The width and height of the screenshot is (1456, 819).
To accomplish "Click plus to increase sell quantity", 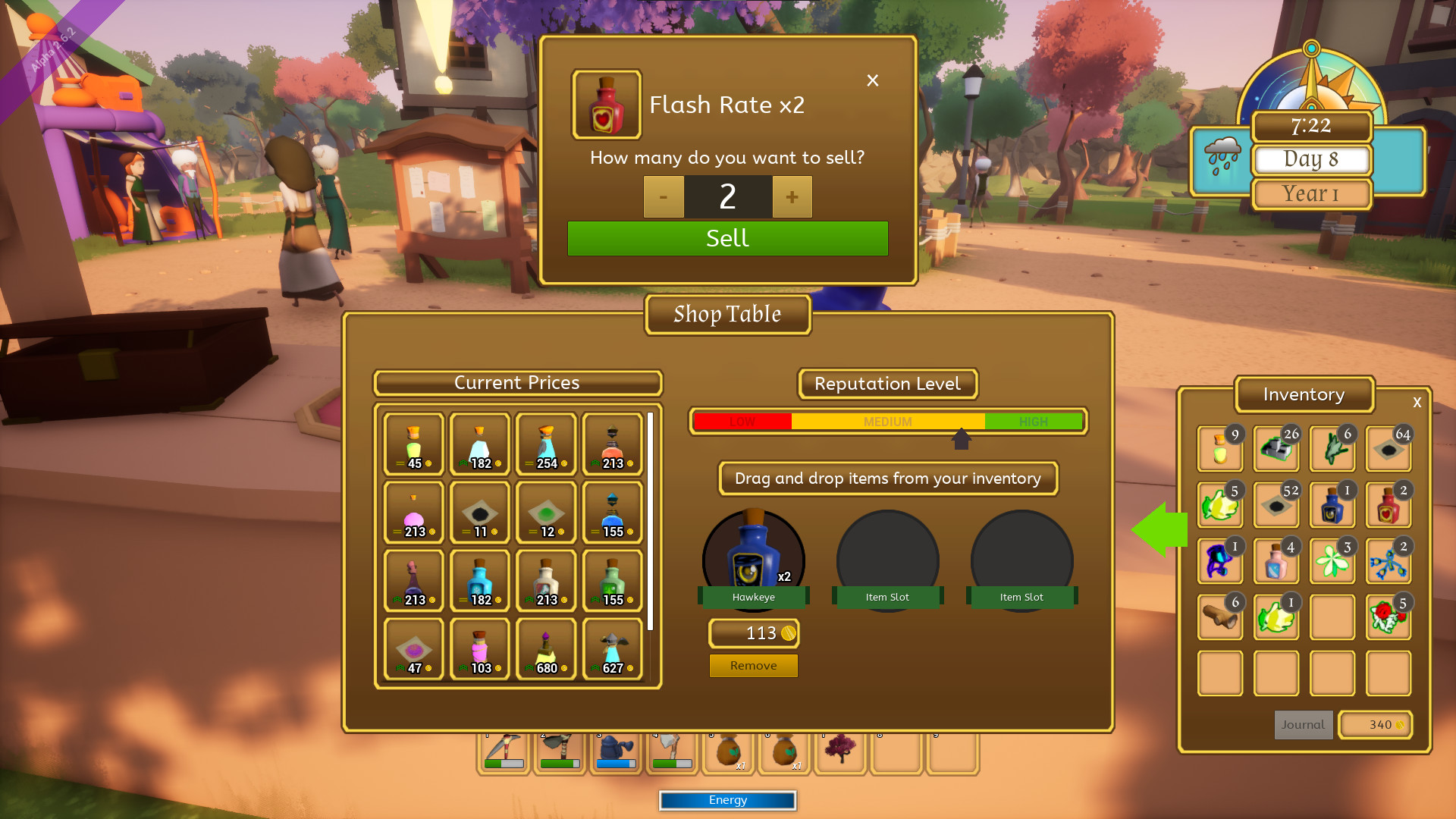I will coord(792,196).
